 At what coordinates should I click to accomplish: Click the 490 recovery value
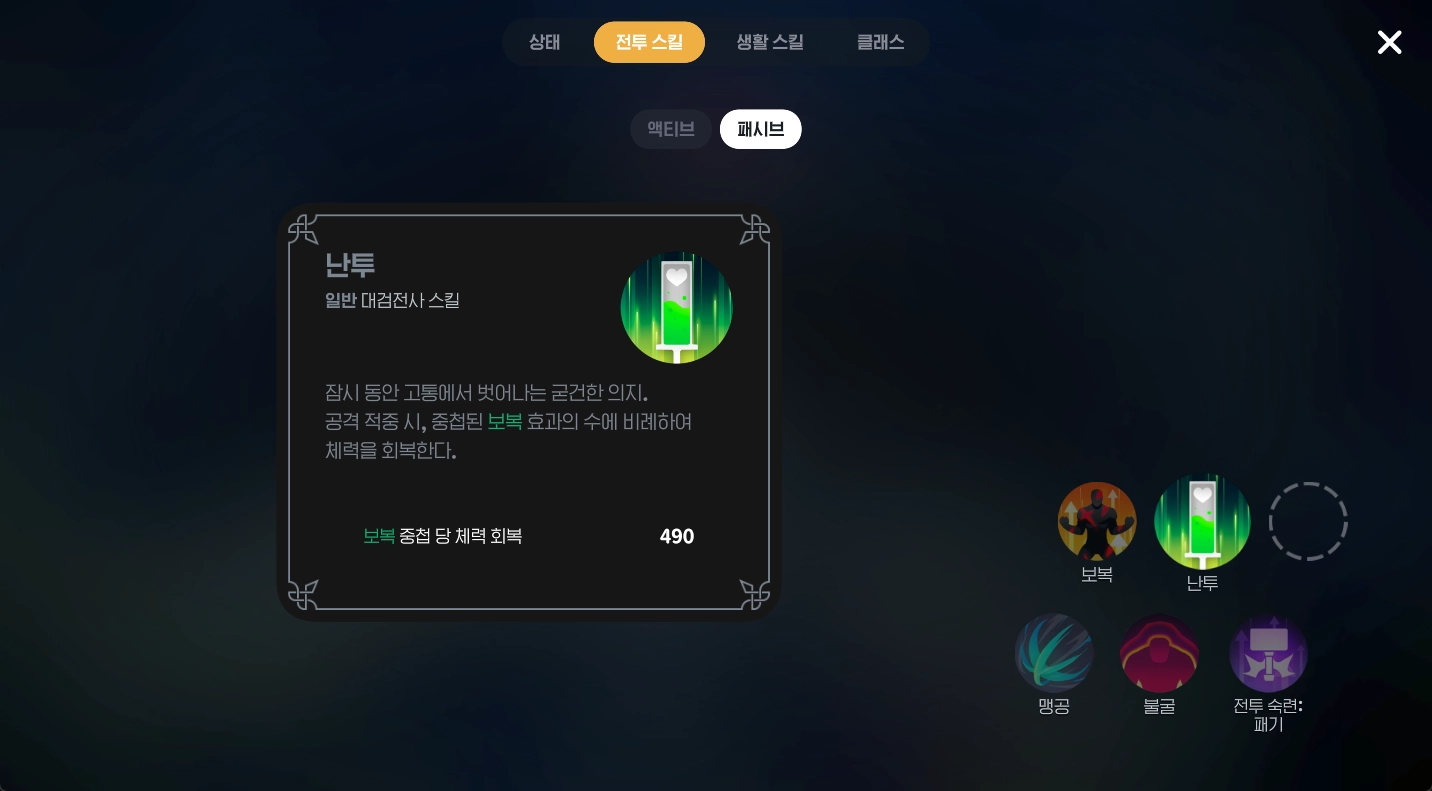click(677, 536)
